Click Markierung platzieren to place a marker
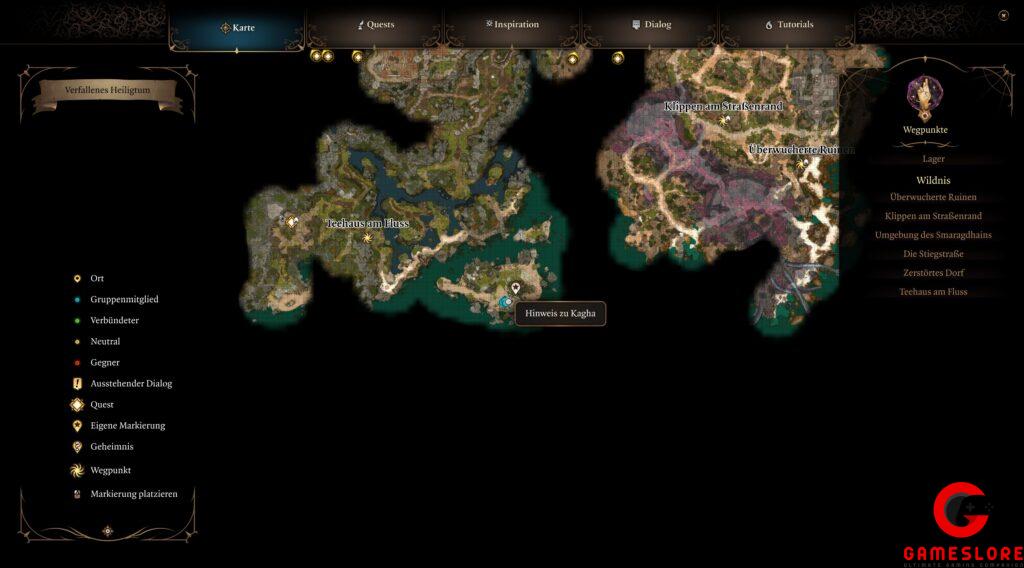This screenshot has height=568, width=1024. [x=126, y=494]
